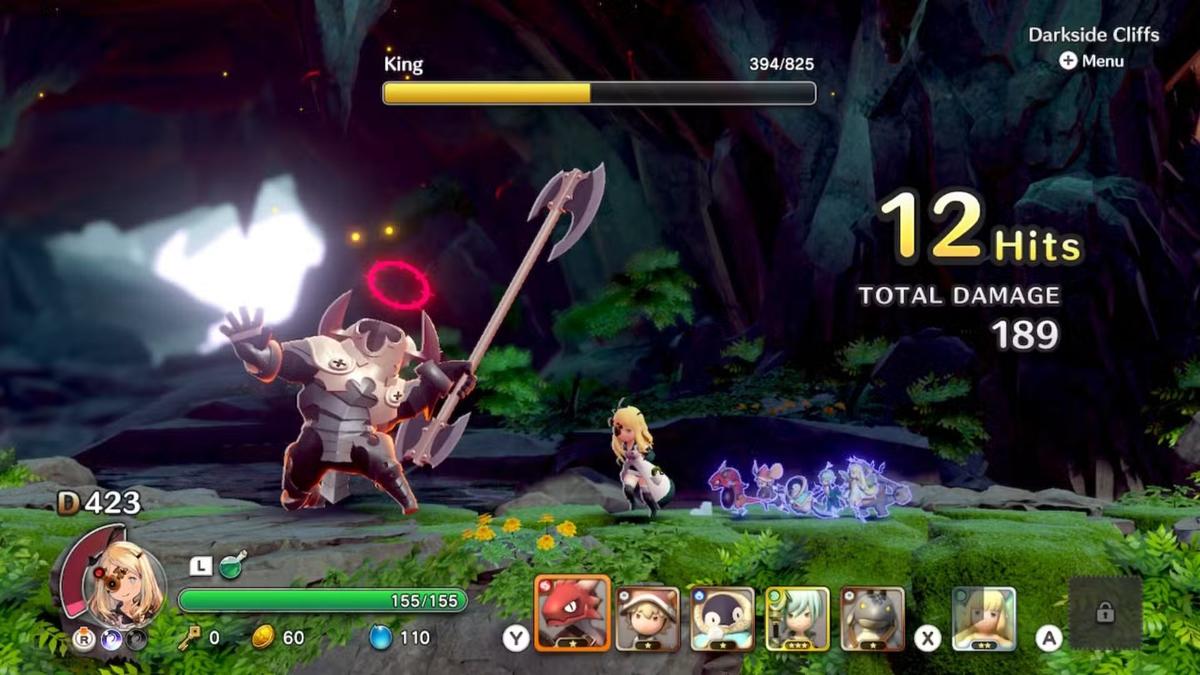
Task: Open the Menu in the top corner
Action: coord(1092,61)
